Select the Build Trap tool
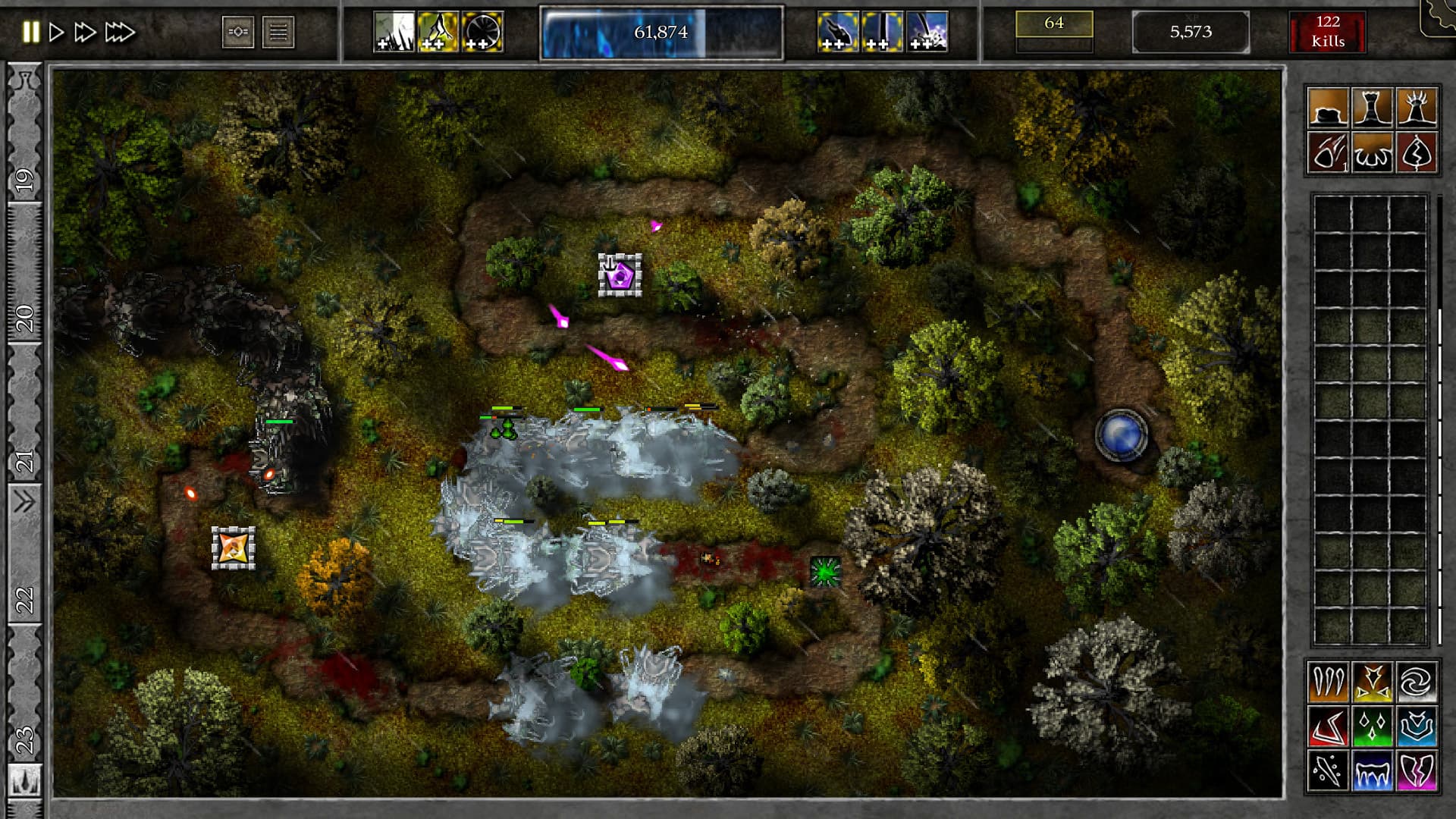1456x819 pixels. 1374,154
